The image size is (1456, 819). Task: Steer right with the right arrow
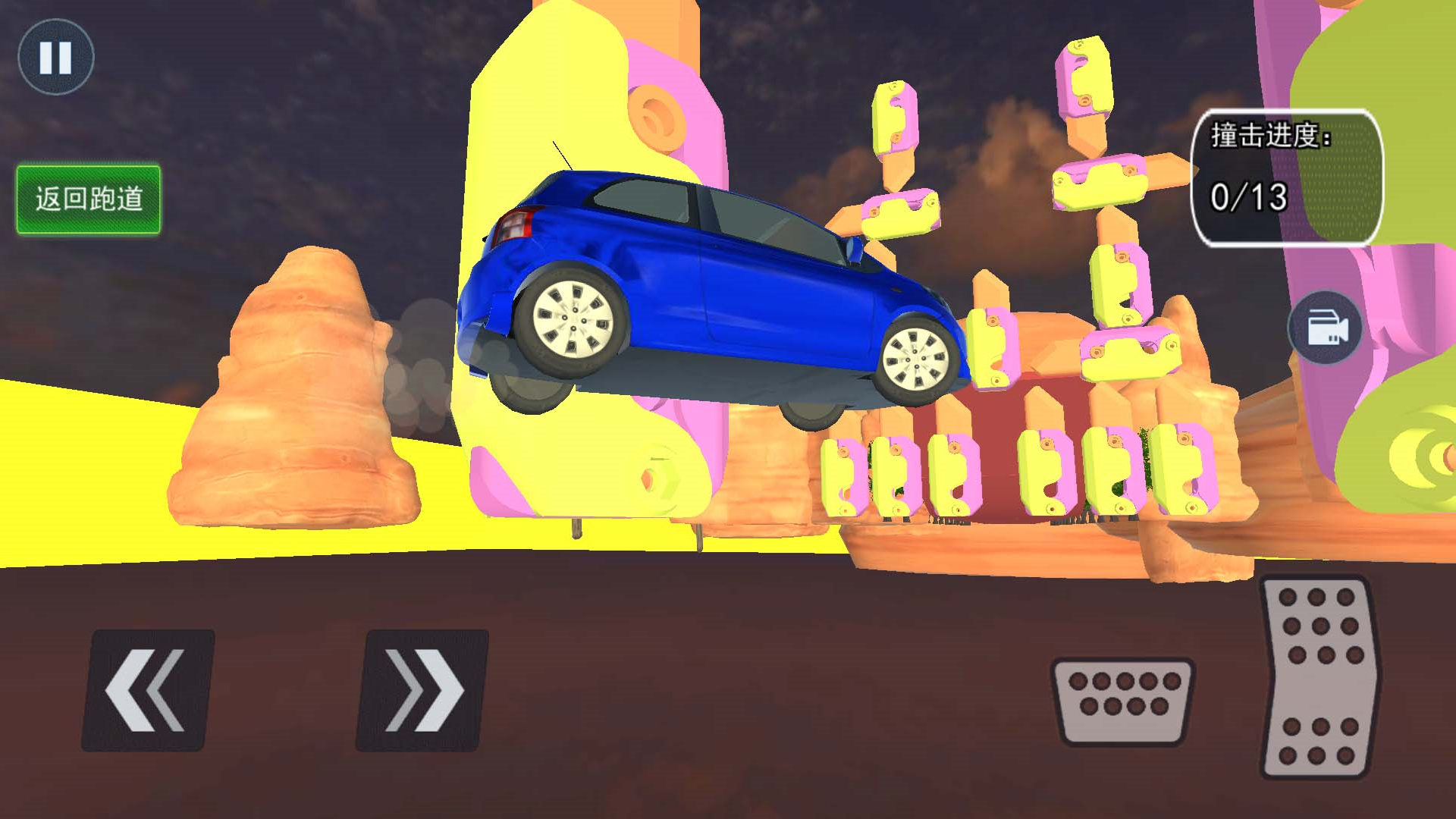click(422, 690)
